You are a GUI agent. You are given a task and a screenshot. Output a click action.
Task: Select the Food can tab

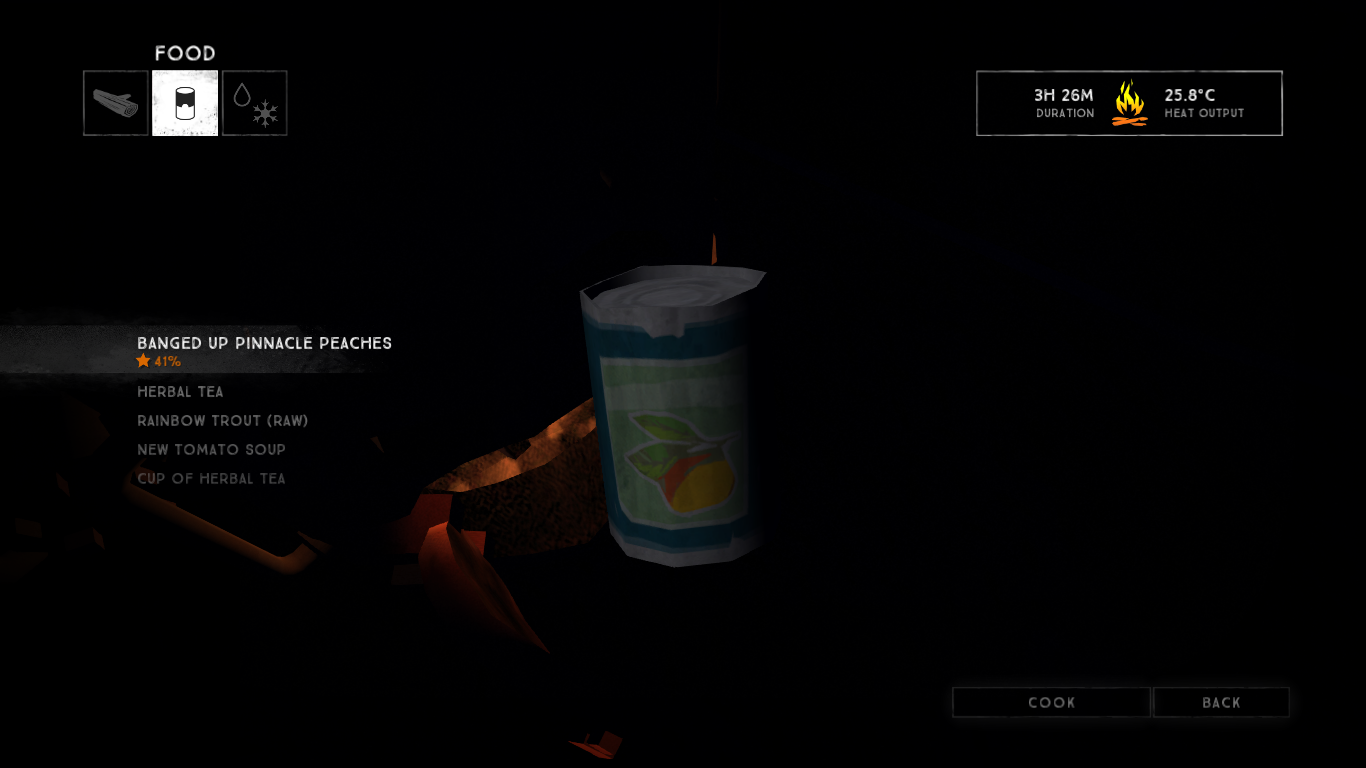coord(185,103)
